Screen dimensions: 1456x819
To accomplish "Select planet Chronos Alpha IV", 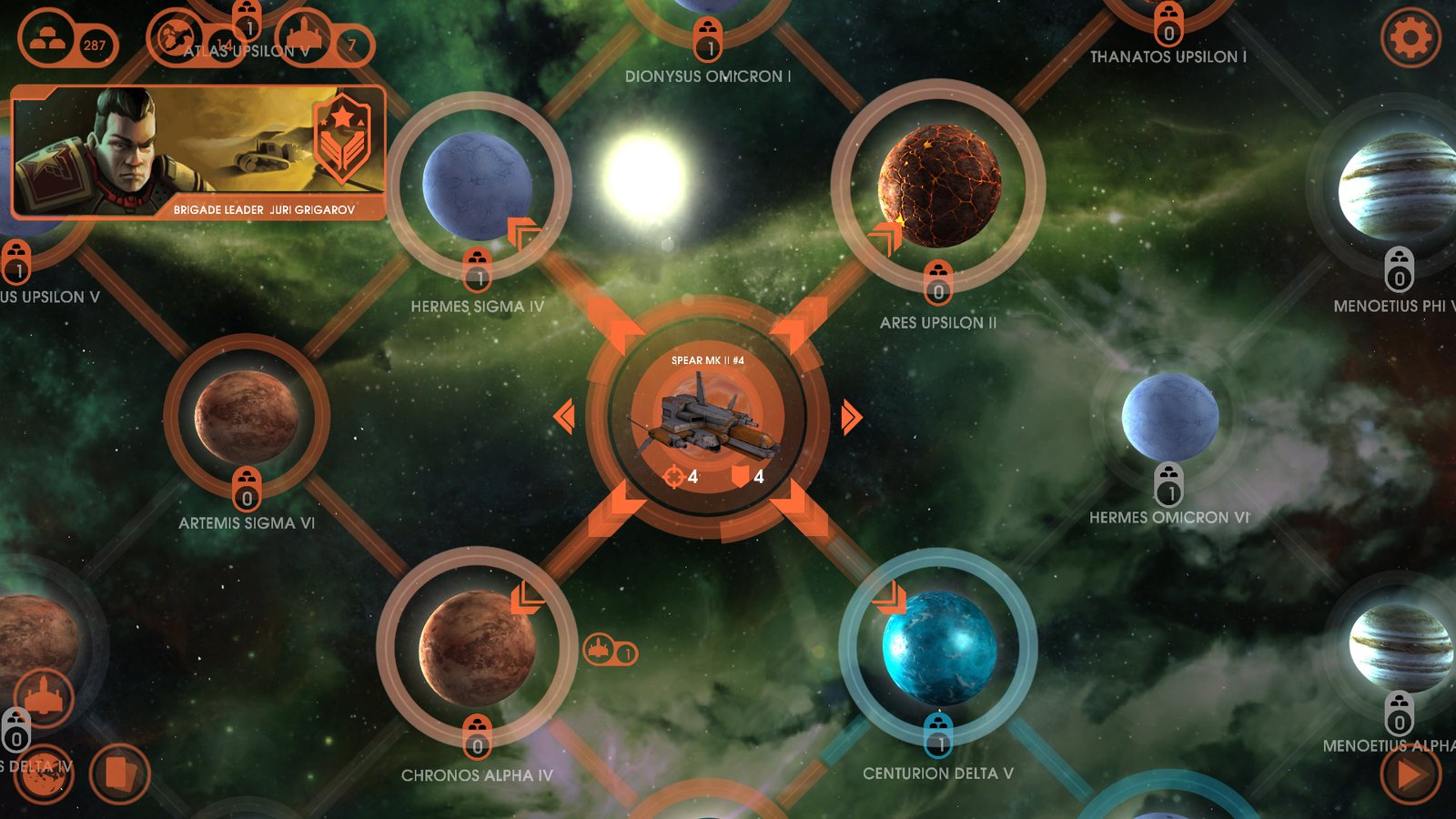I will pos(477,647).
